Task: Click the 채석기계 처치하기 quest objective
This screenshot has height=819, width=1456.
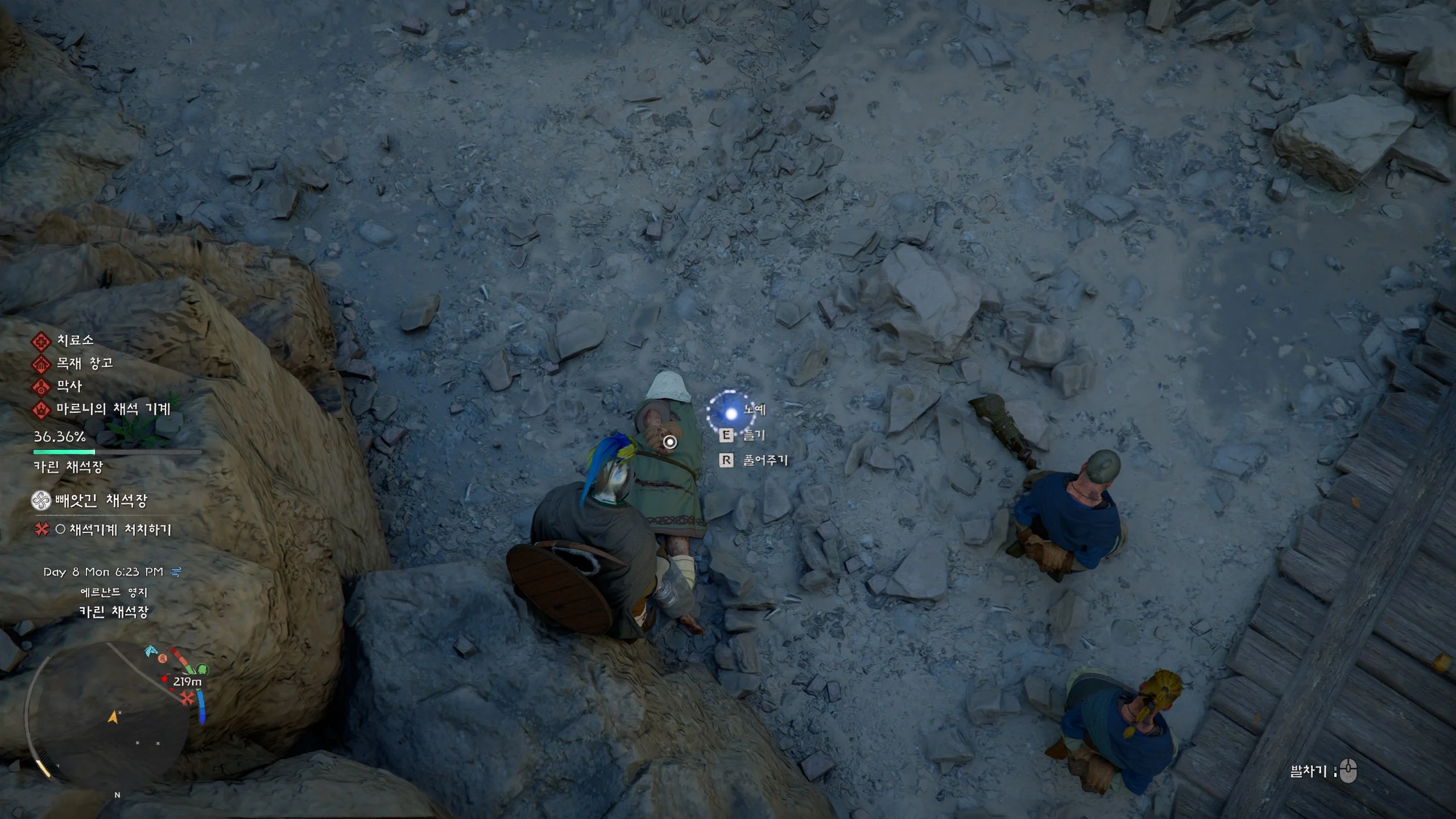Action: pos(119,530)
